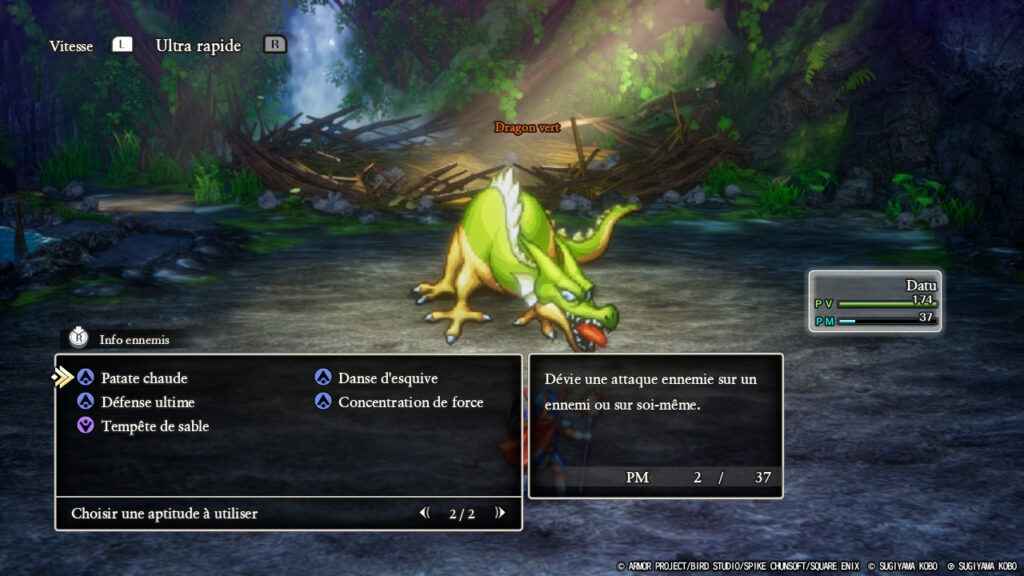Choose Défense ultime from the list

click(147, 402)
